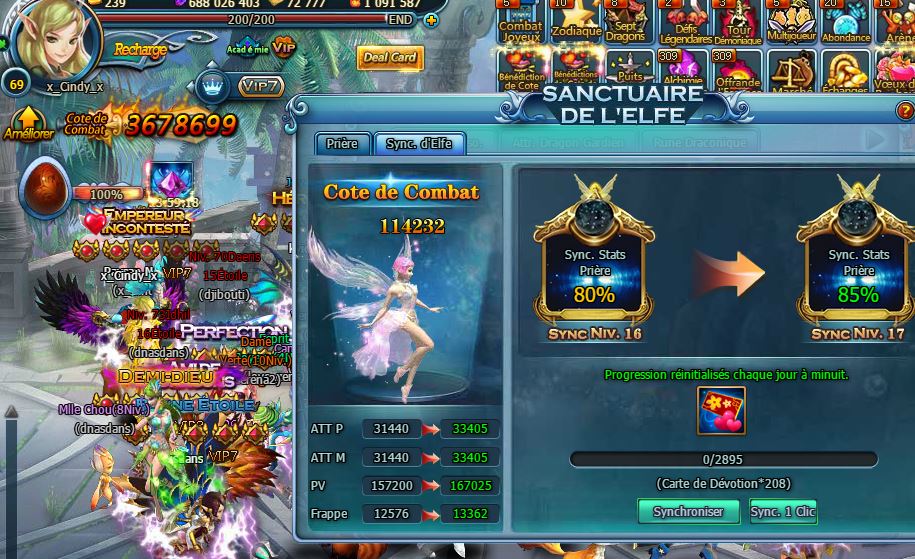Image resolution: width=915 pixels, height=559 pixels.
Task: Open the Alchimie icon
Action: click(682, 72)
